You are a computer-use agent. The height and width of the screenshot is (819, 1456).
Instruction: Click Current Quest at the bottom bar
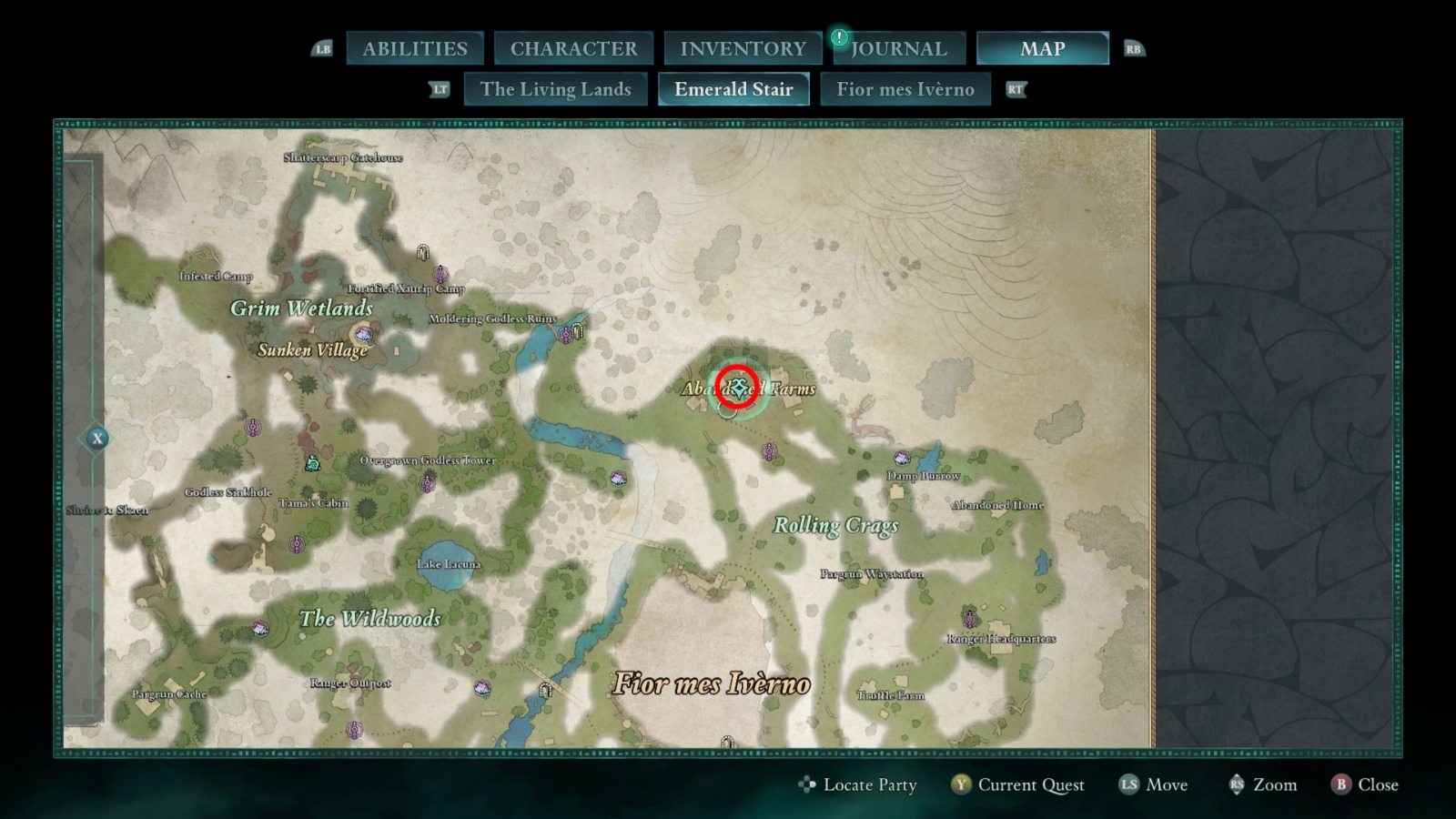tap(1030, 784)
